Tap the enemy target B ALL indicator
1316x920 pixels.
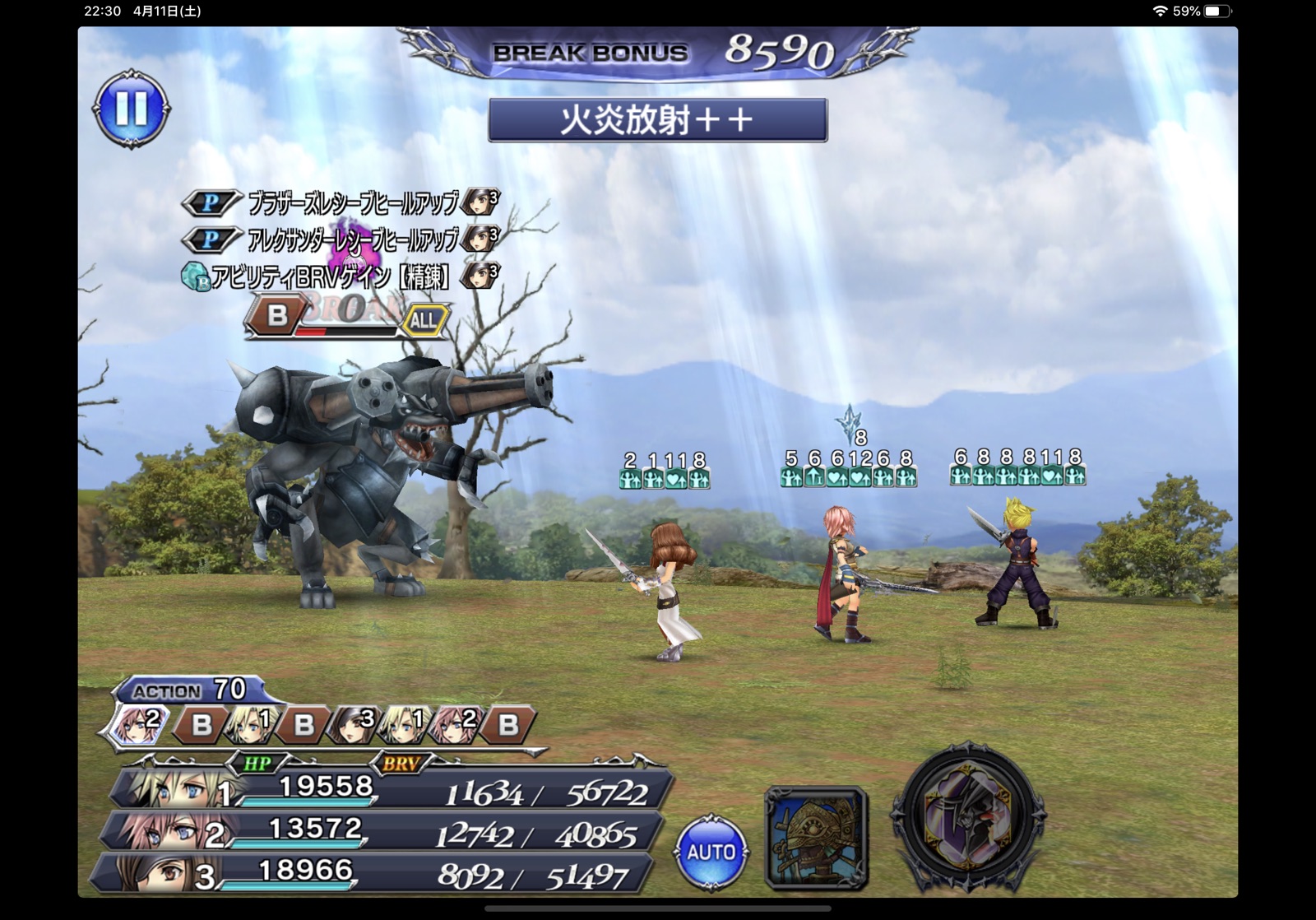[x=347, y=318]
